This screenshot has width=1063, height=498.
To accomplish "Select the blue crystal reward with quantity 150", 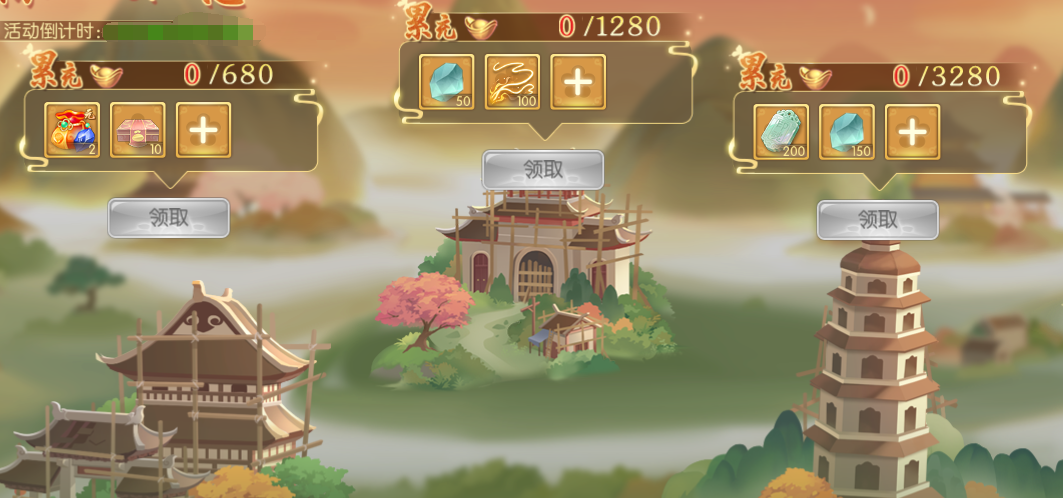I will [847, 132].
